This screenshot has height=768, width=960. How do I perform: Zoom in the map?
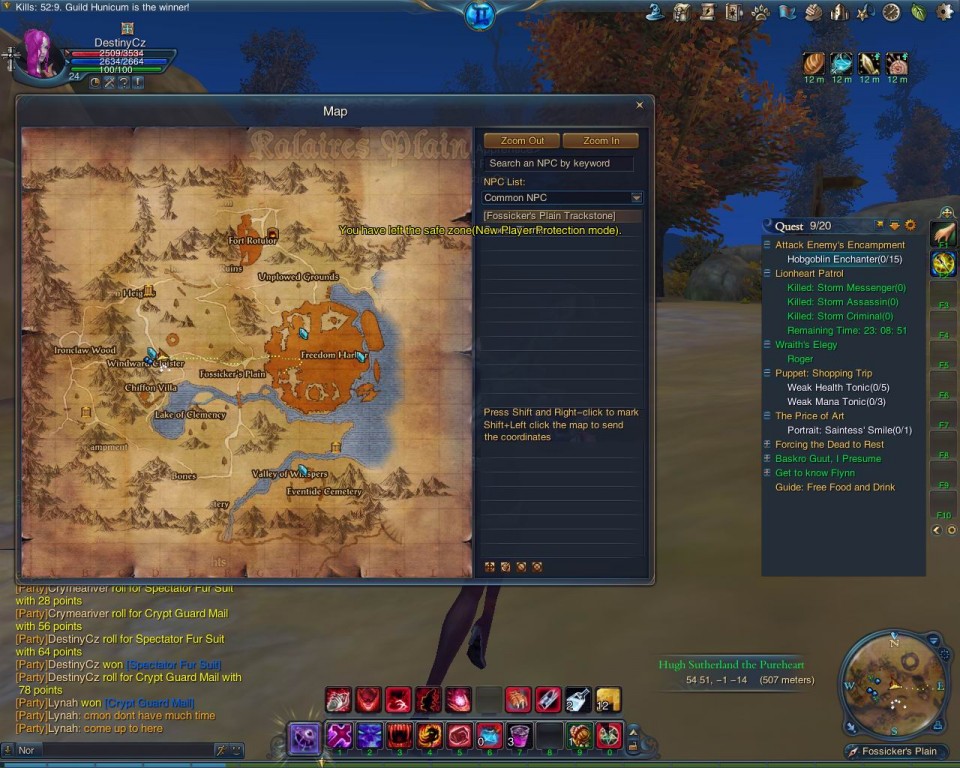coord(600,141)
